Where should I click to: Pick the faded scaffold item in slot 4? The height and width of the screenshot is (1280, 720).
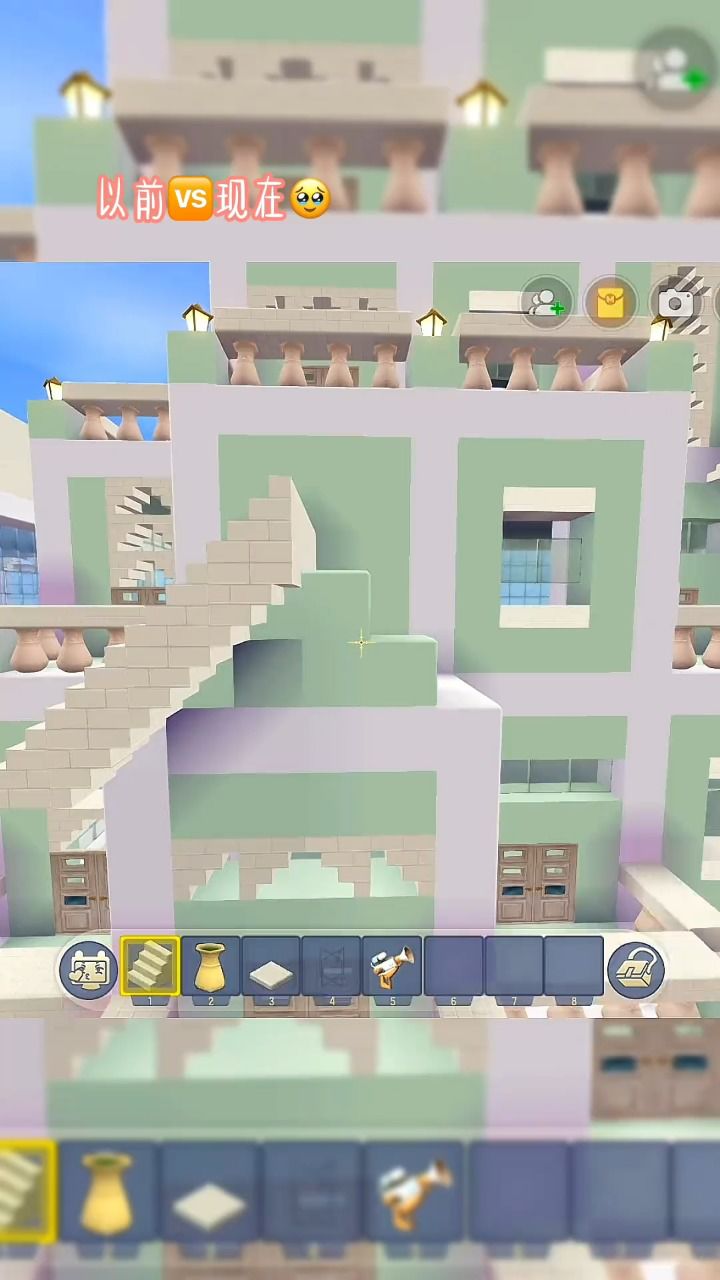pyautogui.click(x=331, y=967)
